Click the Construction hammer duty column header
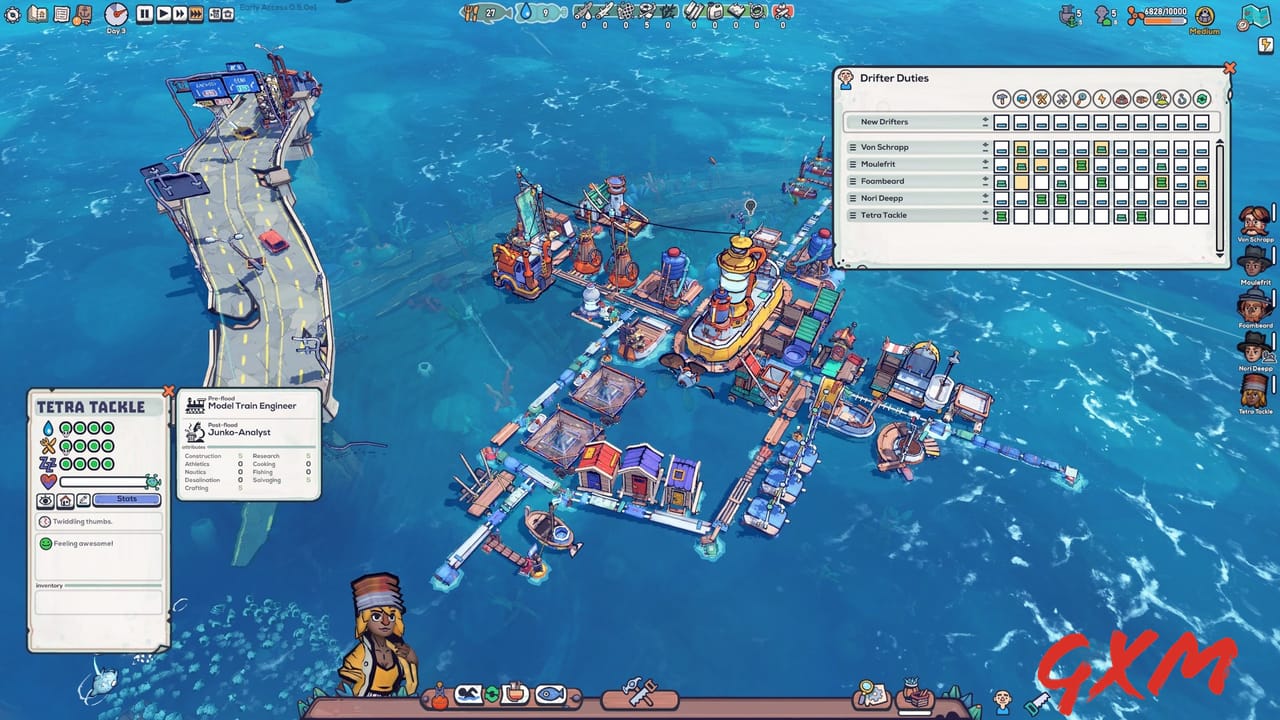 [1002, 99]
